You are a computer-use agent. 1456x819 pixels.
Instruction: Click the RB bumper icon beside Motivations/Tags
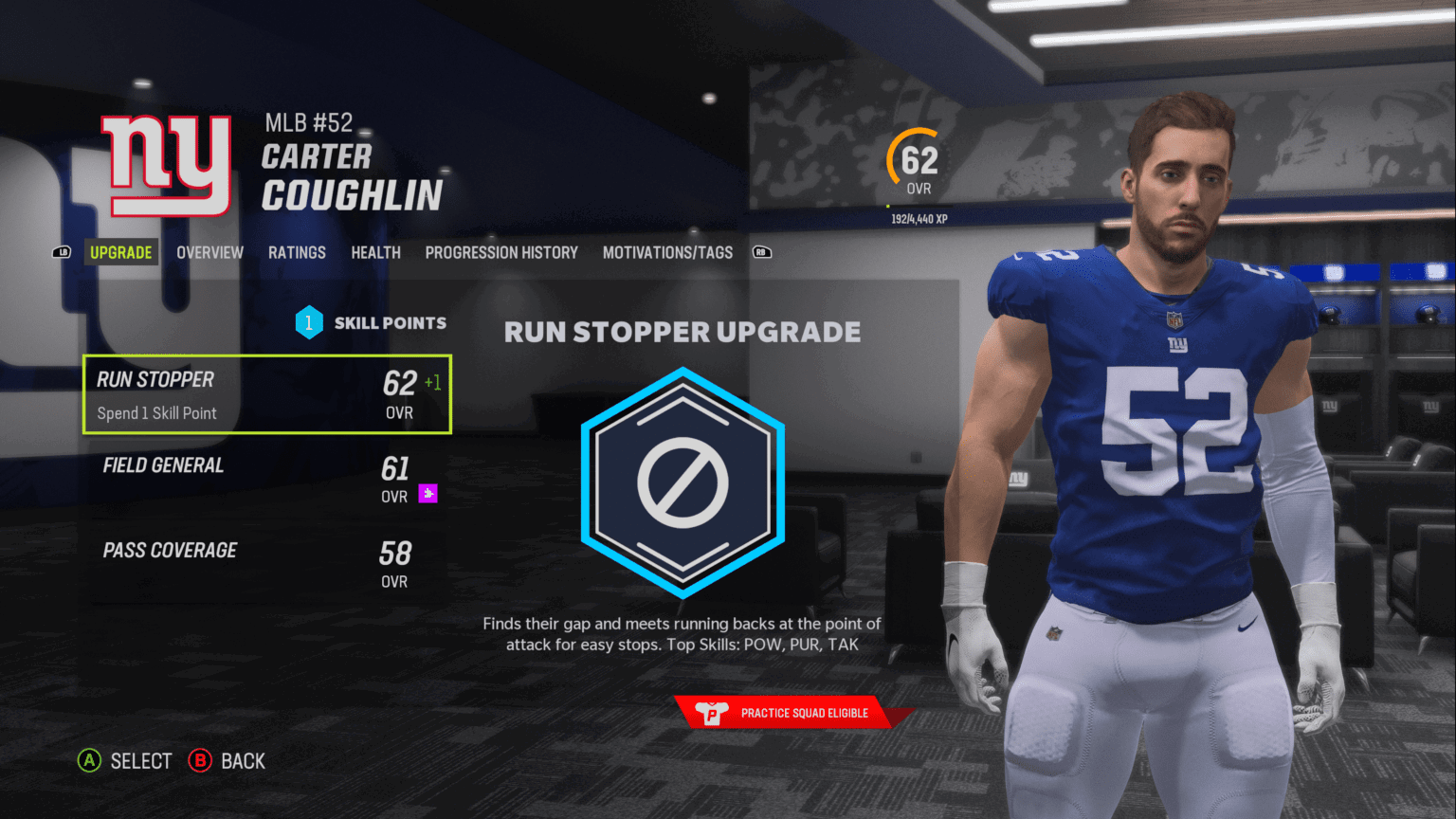click(x=762, y=252)
